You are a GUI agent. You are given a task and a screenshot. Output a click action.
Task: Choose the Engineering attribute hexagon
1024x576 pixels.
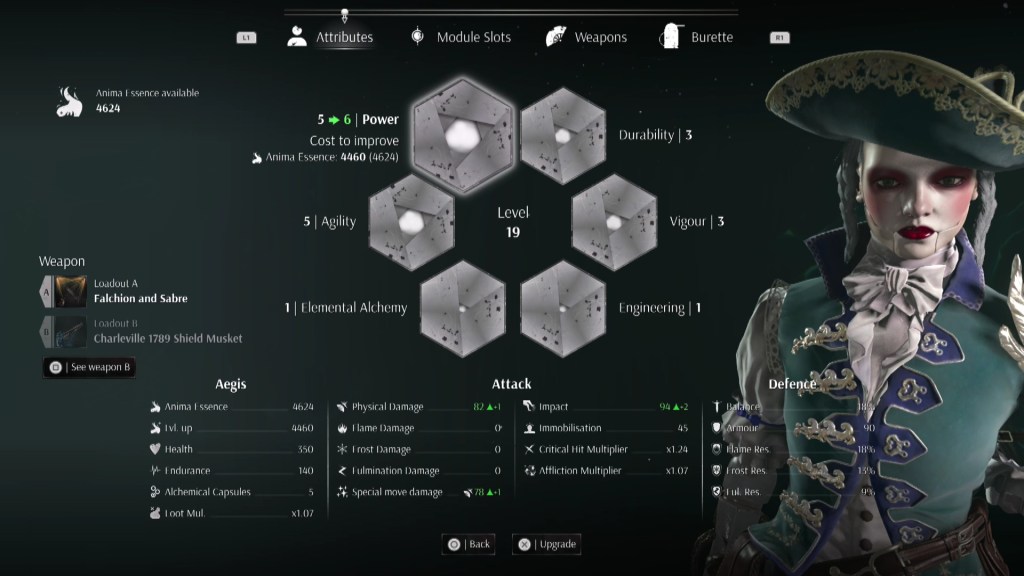(x=563, y=308)
